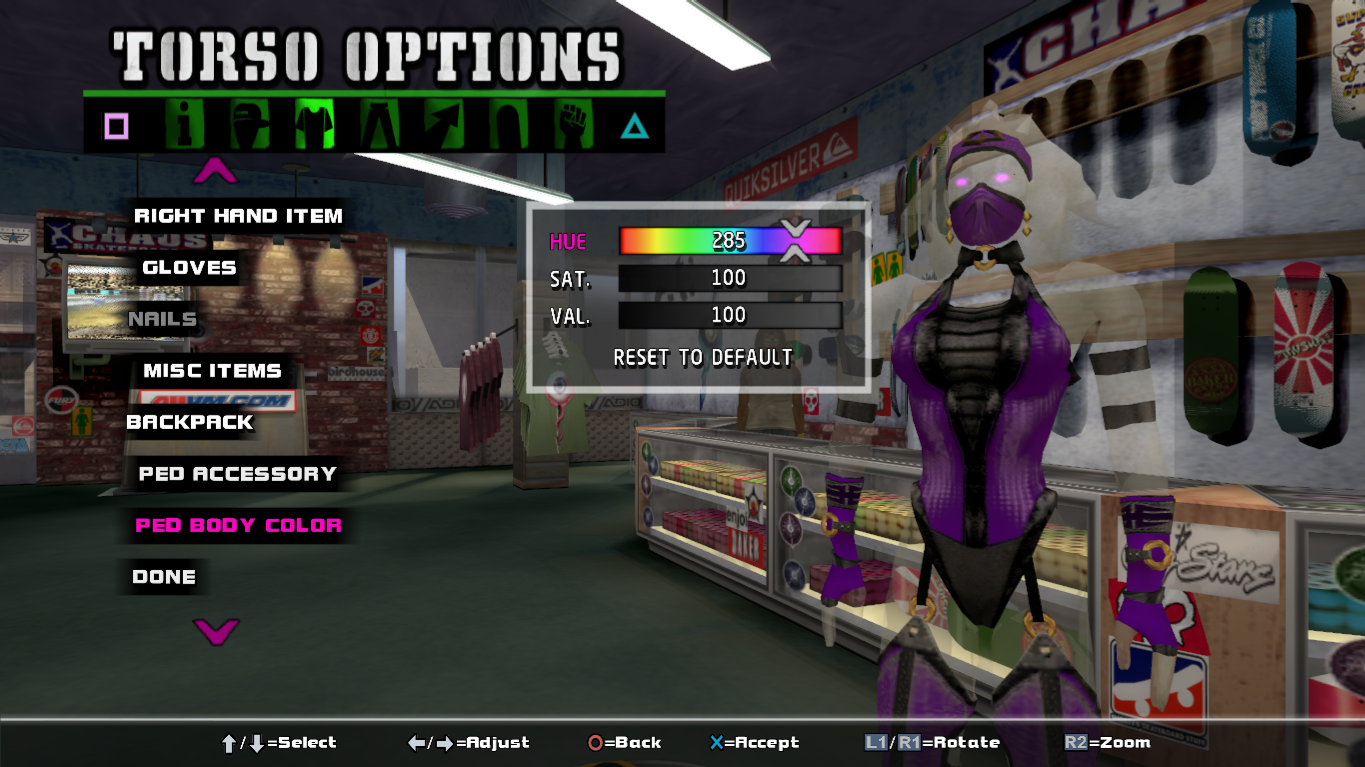Select the Ped Accessory entry

pos(237,474)
